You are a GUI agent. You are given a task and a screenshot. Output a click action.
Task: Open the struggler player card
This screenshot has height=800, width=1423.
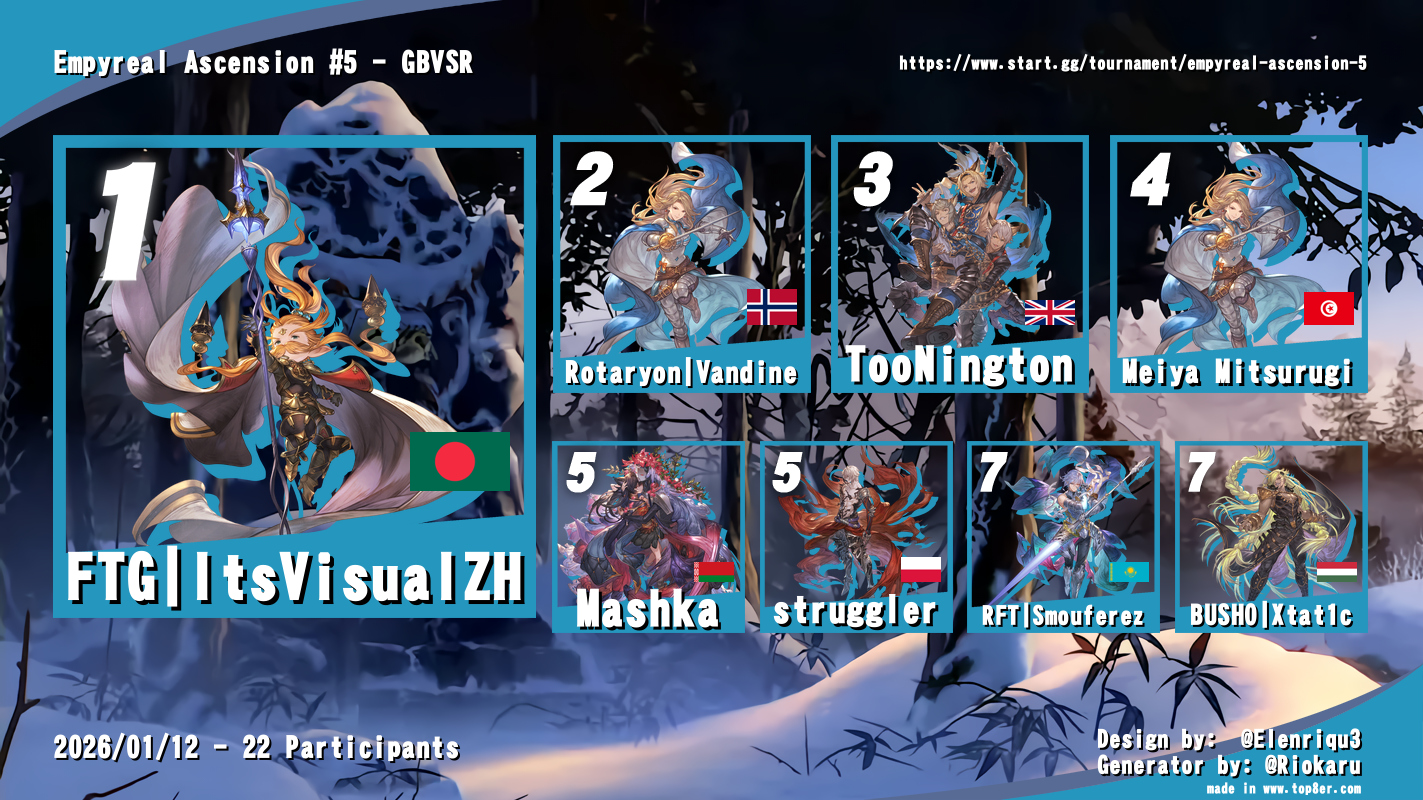[x=856, y=536]
